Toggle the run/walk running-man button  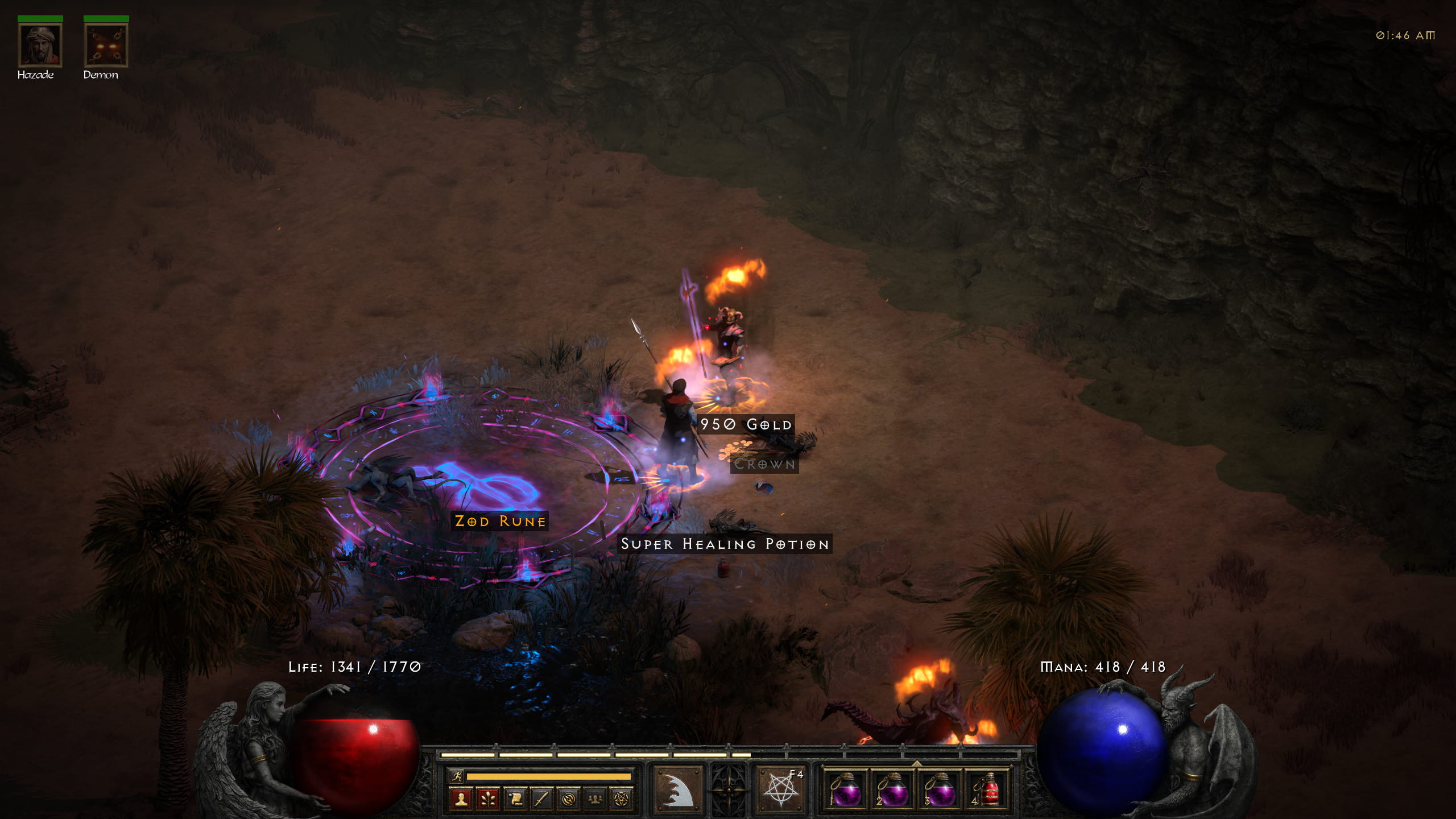point(456,776)
